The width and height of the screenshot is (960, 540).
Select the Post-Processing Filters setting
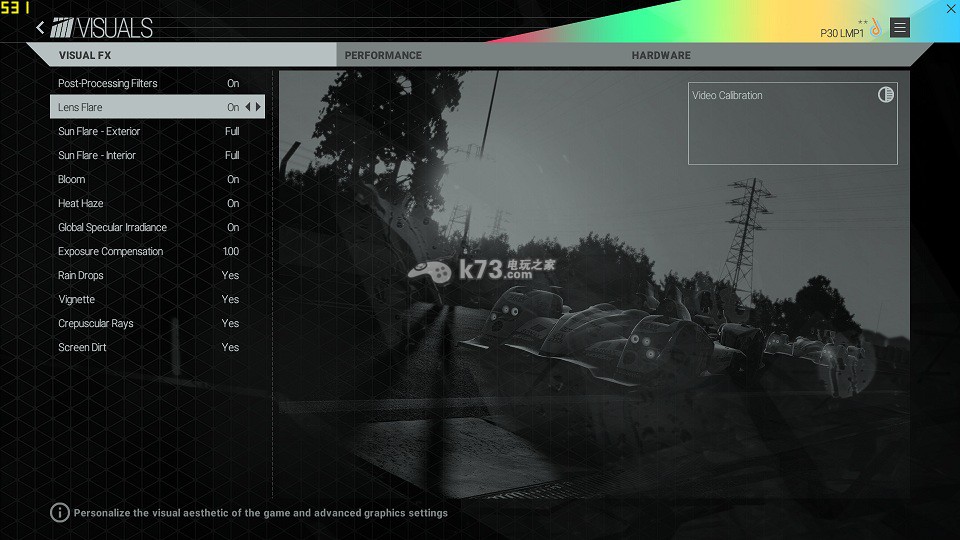tap(150, 83)
